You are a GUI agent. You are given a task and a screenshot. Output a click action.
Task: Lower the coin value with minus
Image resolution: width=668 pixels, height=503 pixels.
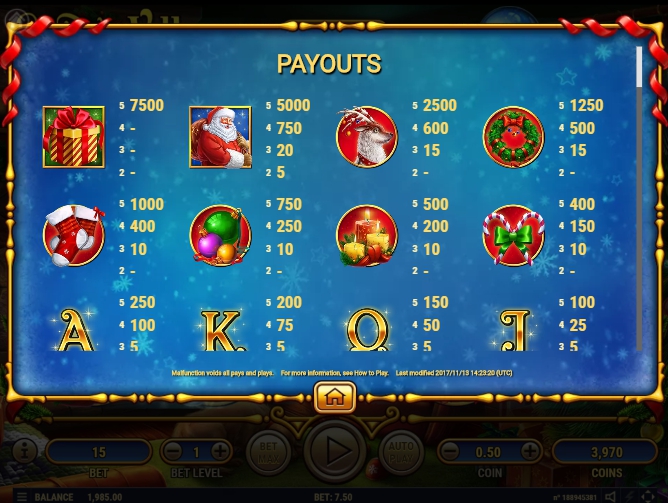[451, 451]
